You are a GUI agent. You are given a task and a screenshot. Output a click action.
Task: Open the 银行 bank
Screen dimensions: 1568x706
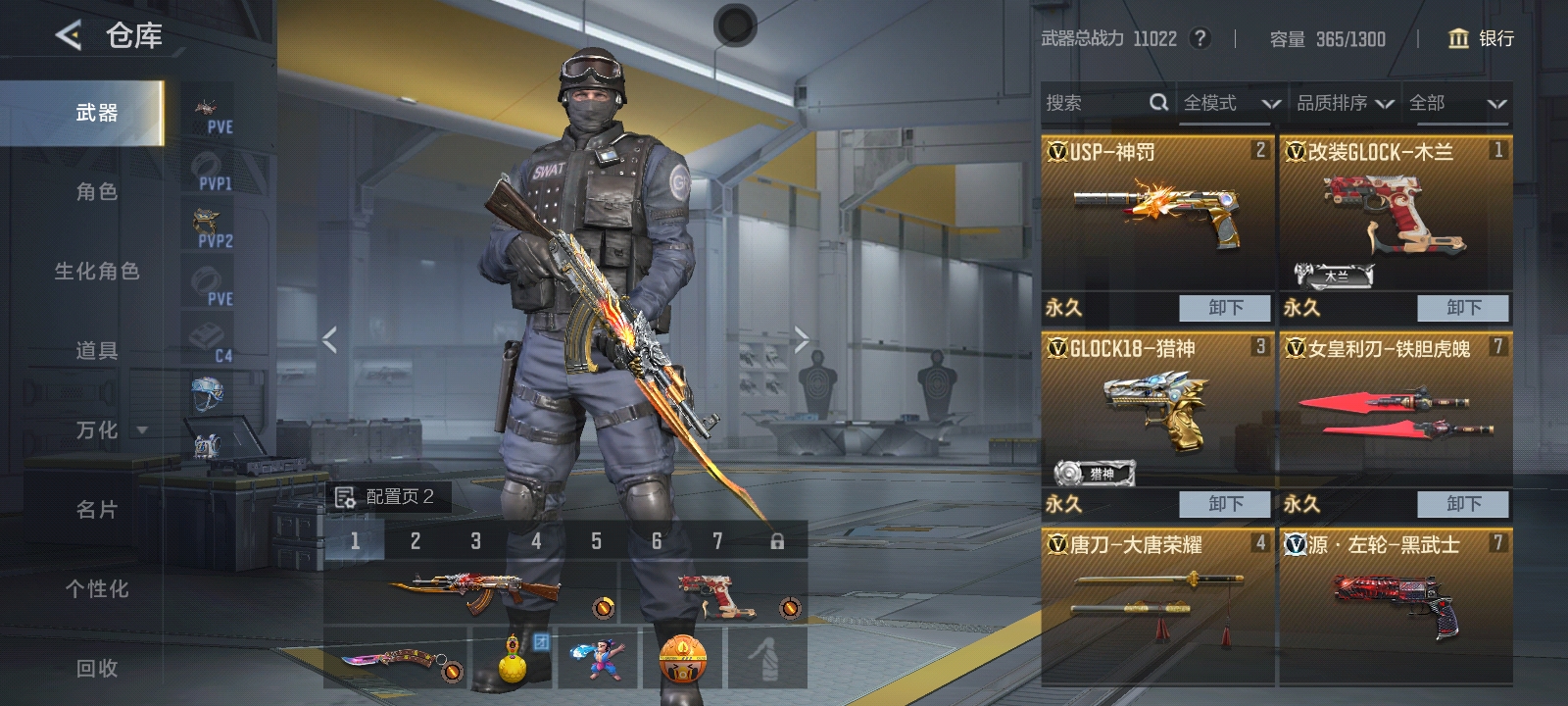coord(1481,38)
